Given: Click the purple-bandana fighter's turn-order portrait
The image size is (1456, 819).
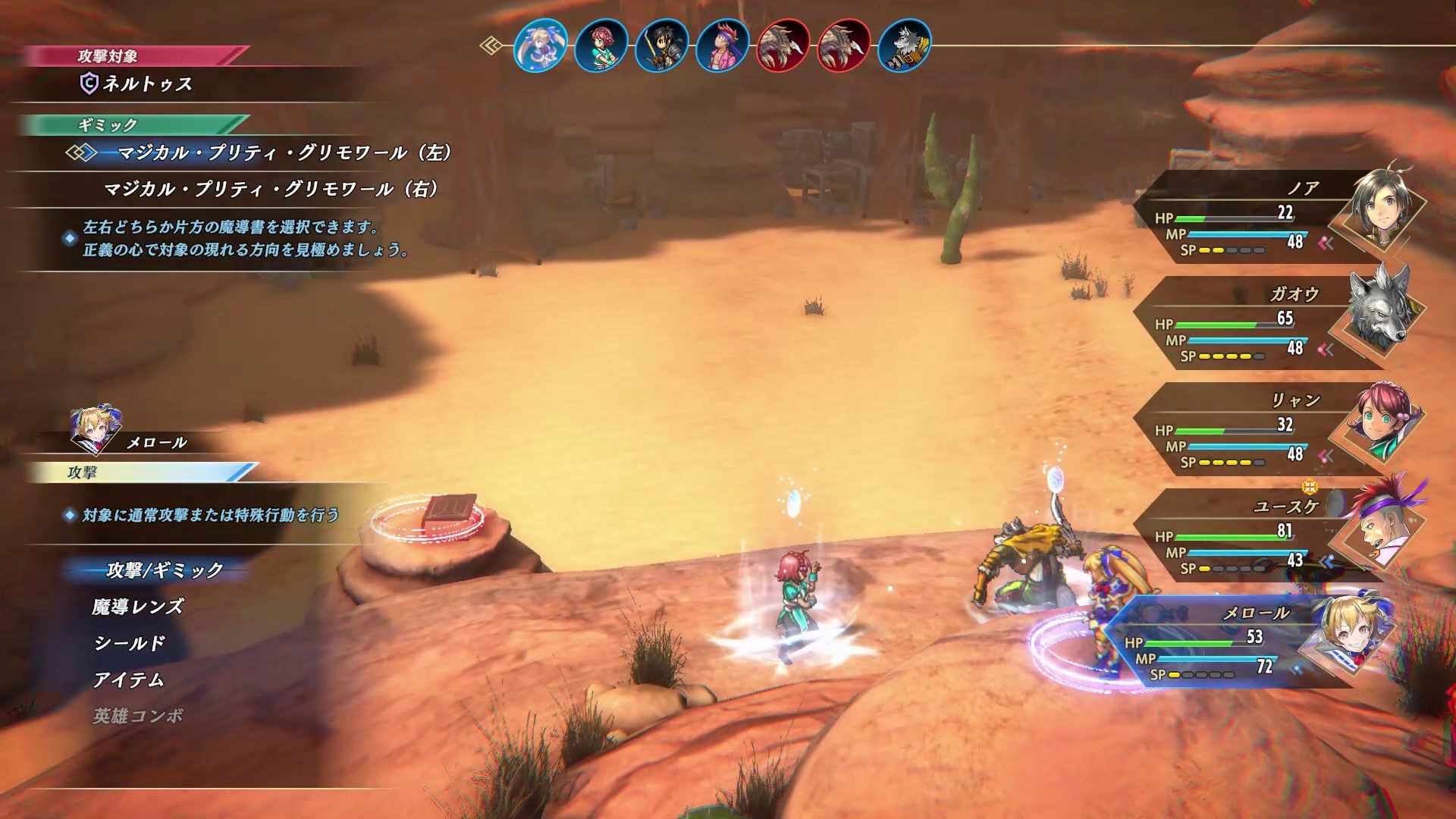Looking at the screenshot, I should [722, 45].
